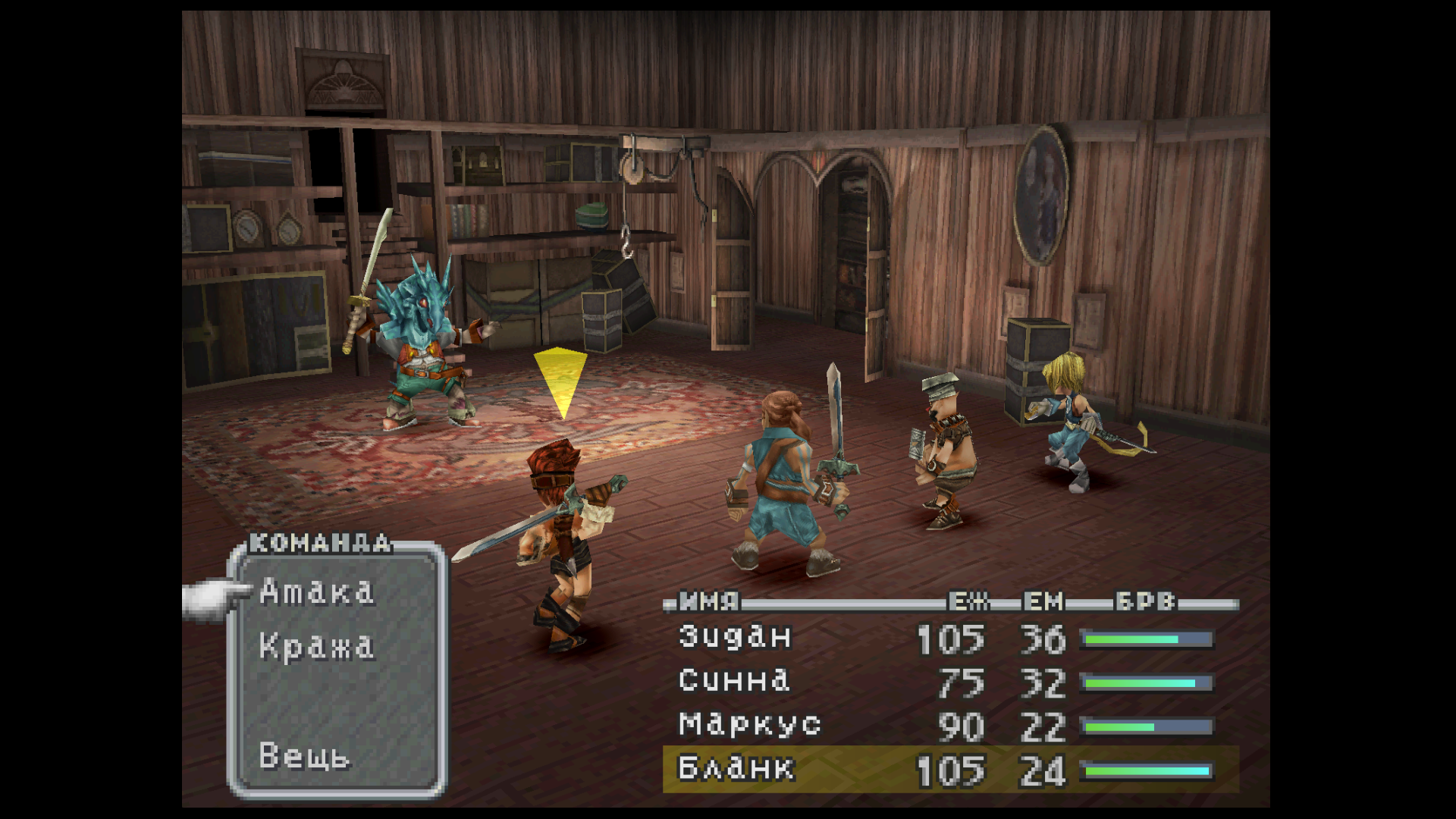Choose the Кража command

pyautogui.click(x=316, y=647)
